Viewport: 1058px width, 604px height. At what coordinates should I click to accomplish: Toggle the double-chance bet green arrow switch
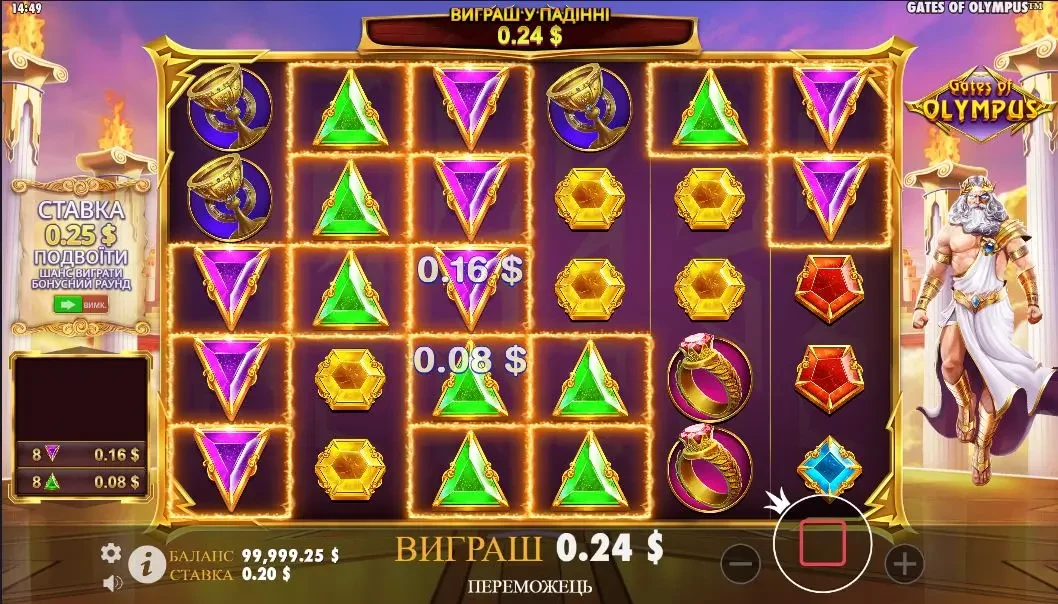point(79,304)
